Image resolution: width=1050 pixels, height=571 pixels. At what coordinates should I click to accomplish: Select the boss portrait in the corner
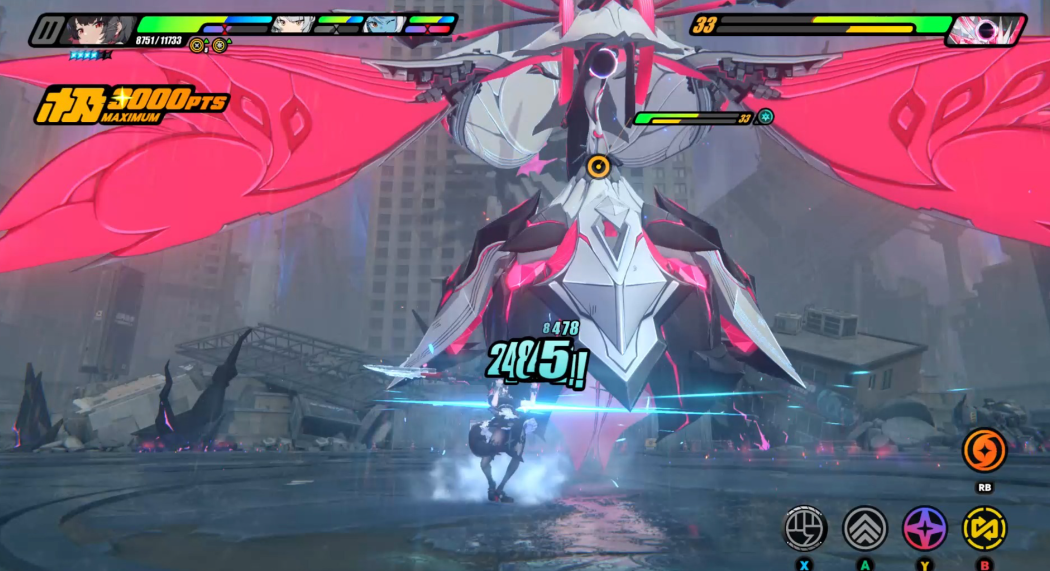click(984, 30)
